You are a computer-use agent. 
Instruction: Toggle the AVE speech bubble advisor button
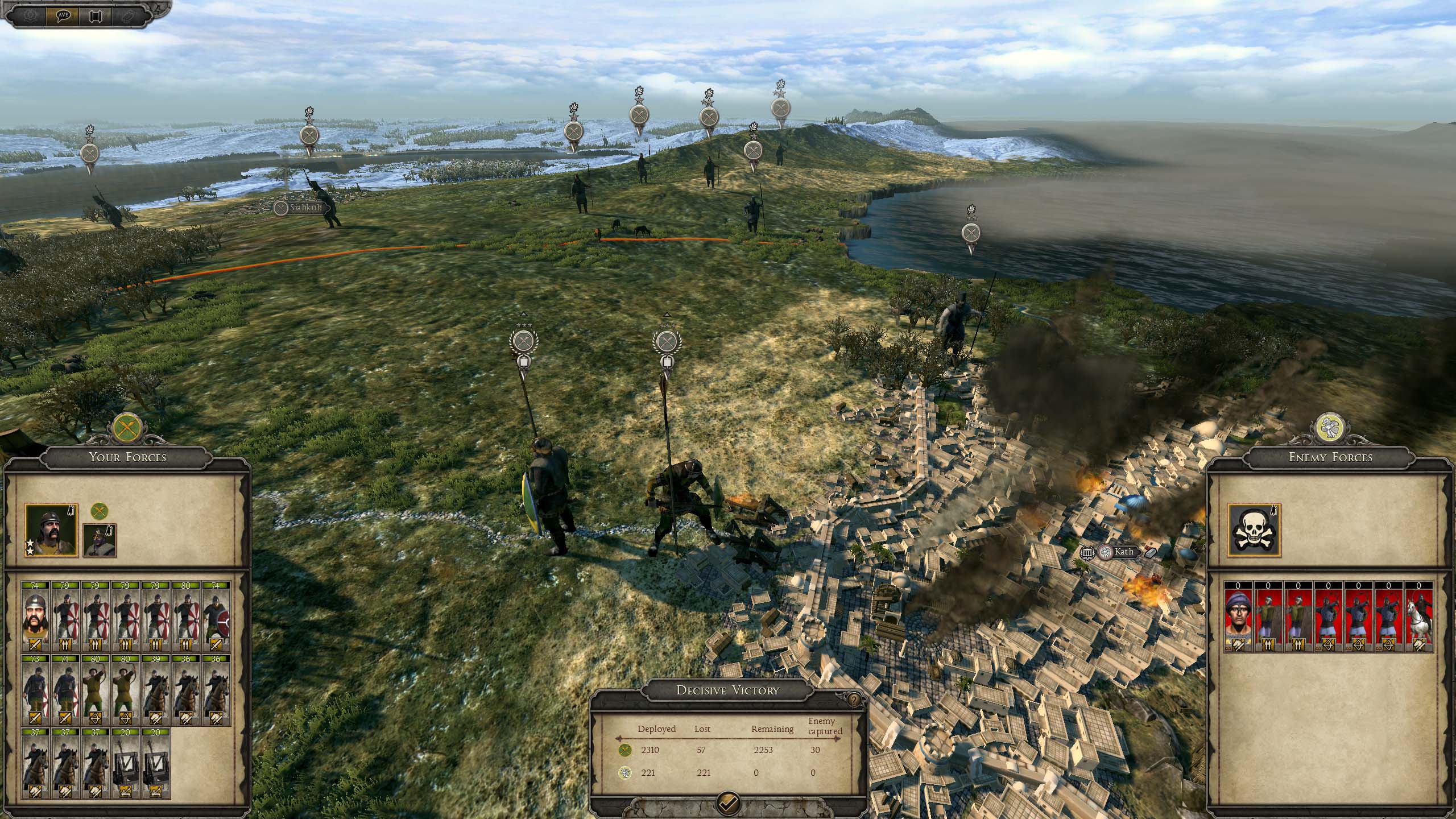pyautogui.click(x=63, y=16)
